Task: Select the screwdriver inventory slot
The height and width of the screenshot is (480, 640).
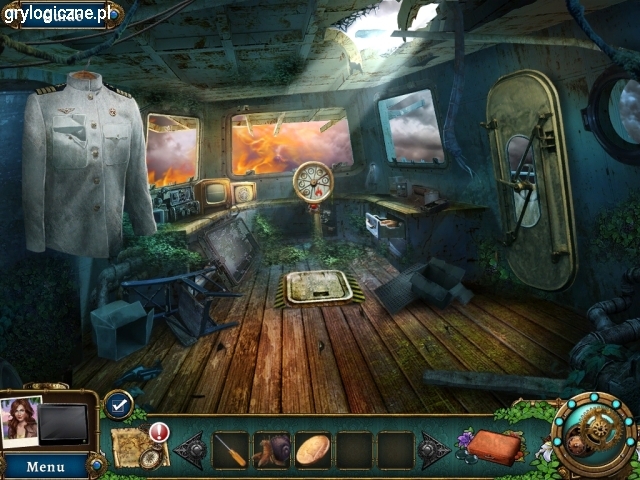Action: click(x=231, y=449)
